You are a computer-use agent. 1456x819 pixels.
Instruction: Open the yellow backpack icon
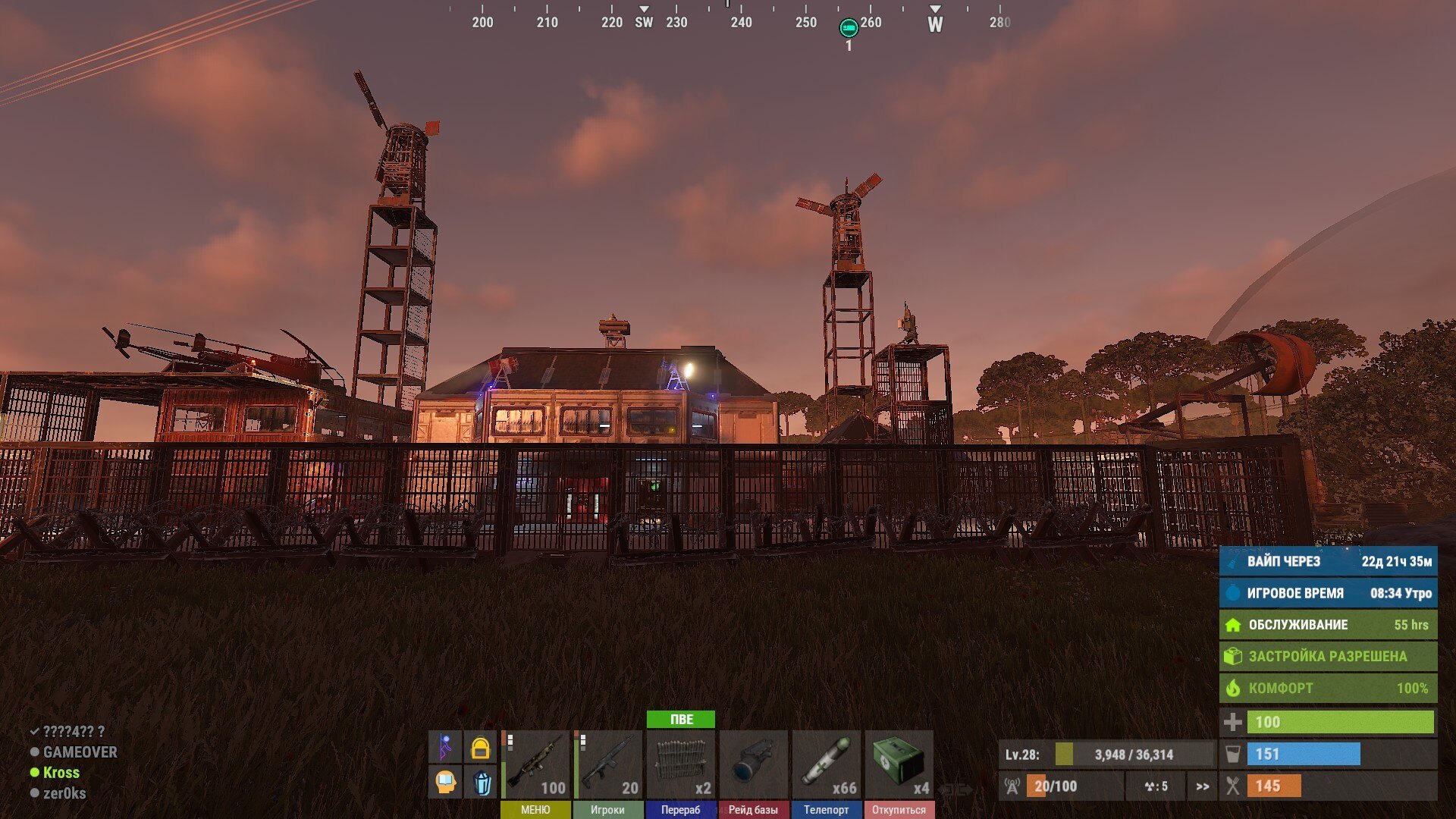[x=480, y=748]
